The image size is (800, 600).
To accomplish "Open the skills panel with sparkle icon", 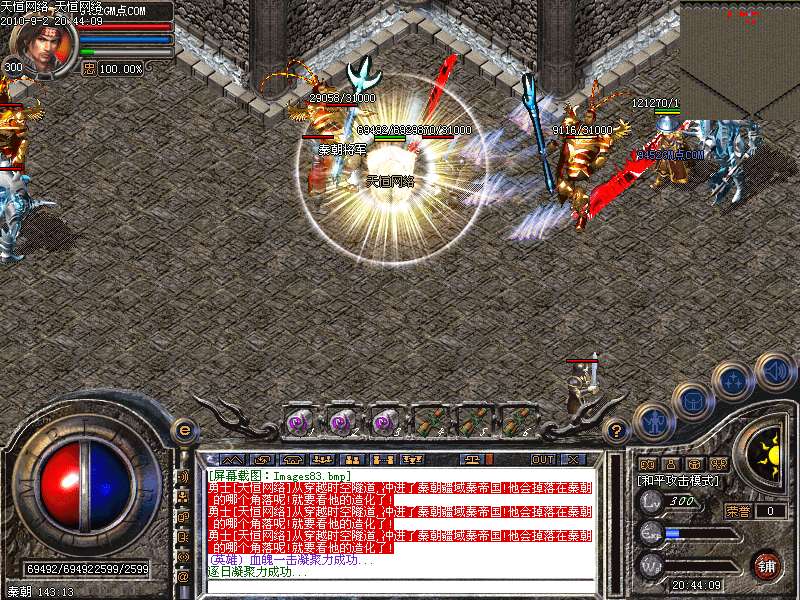I will (734, 381).
